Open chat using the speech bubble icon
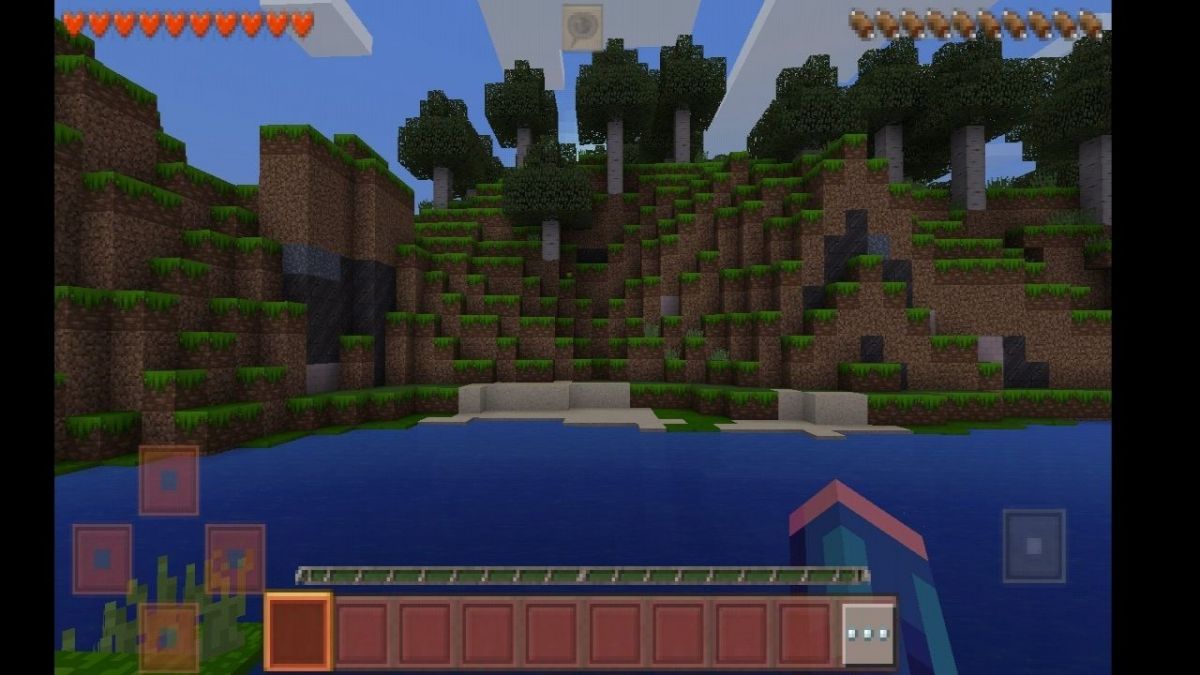This screenshot has width=1200, height=675. [582, 25]
